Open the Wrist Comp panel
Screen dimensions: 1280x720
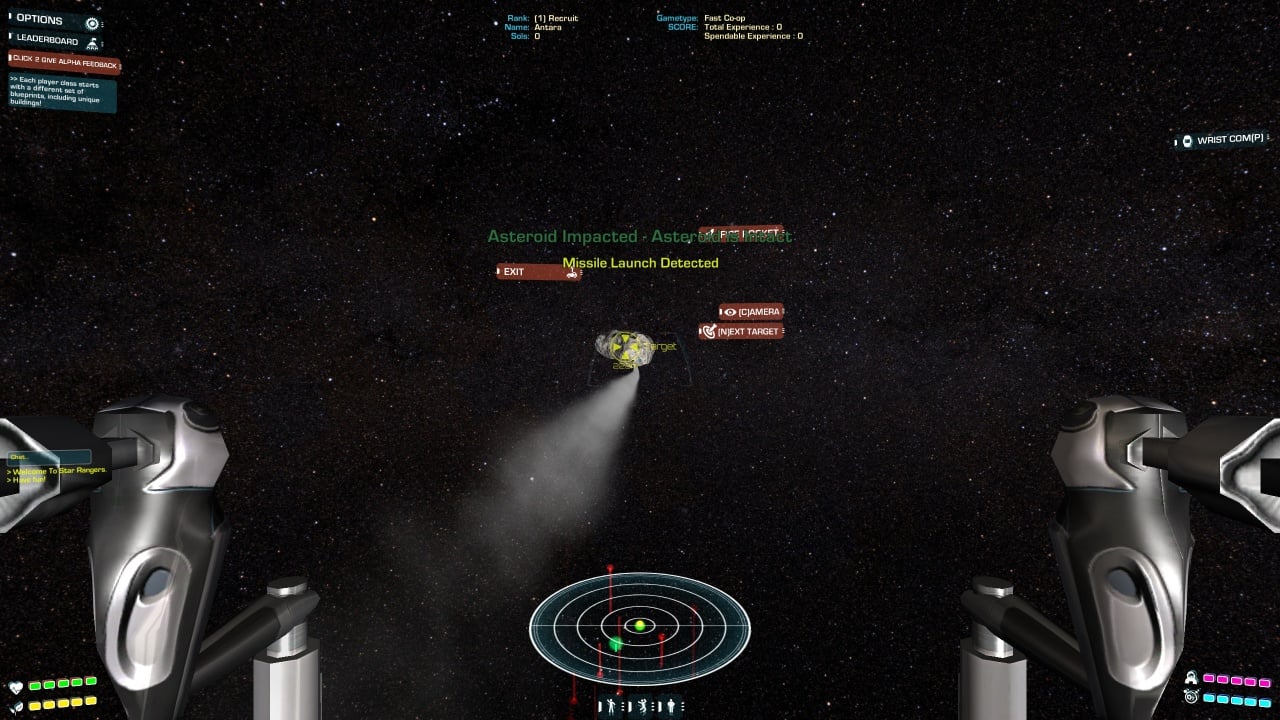click(1222, 140)
